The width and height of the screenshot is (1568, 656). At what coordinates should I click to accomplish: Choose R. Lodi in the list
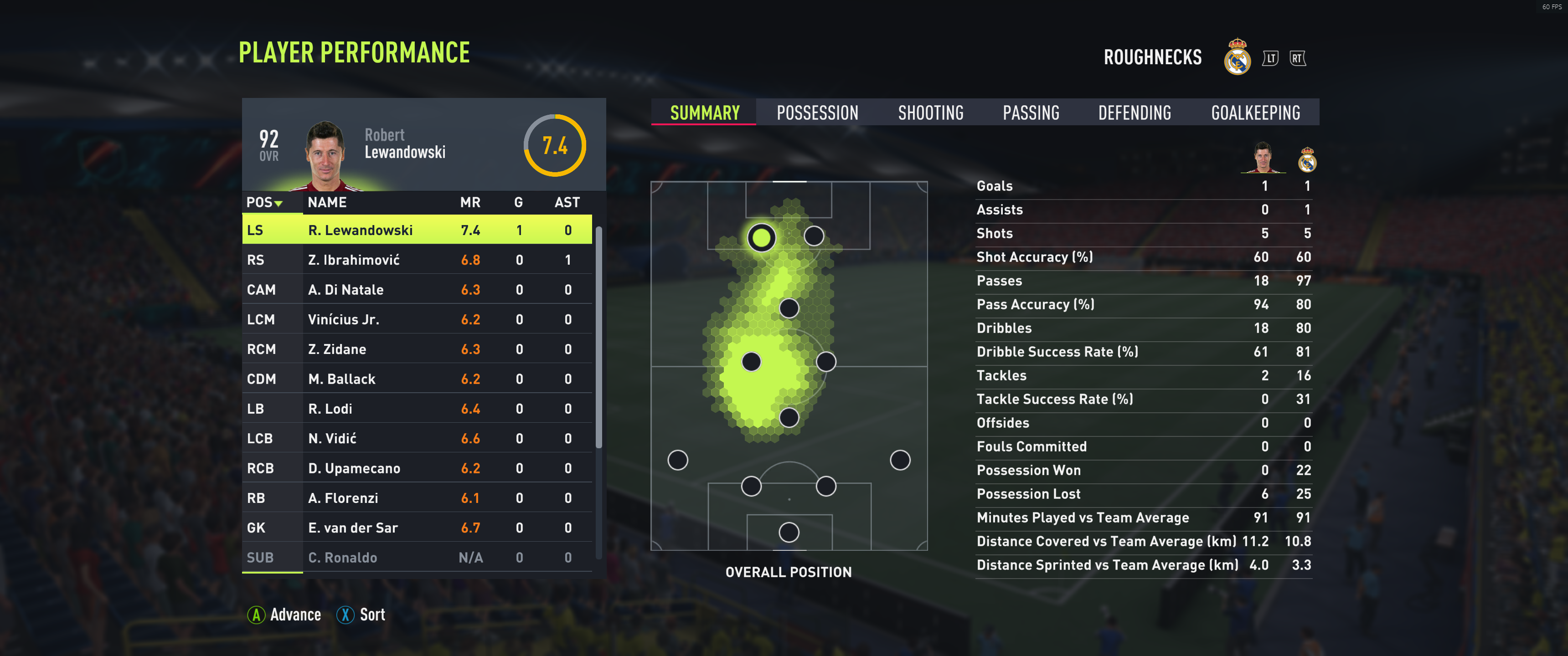click(x=416, y=409)
